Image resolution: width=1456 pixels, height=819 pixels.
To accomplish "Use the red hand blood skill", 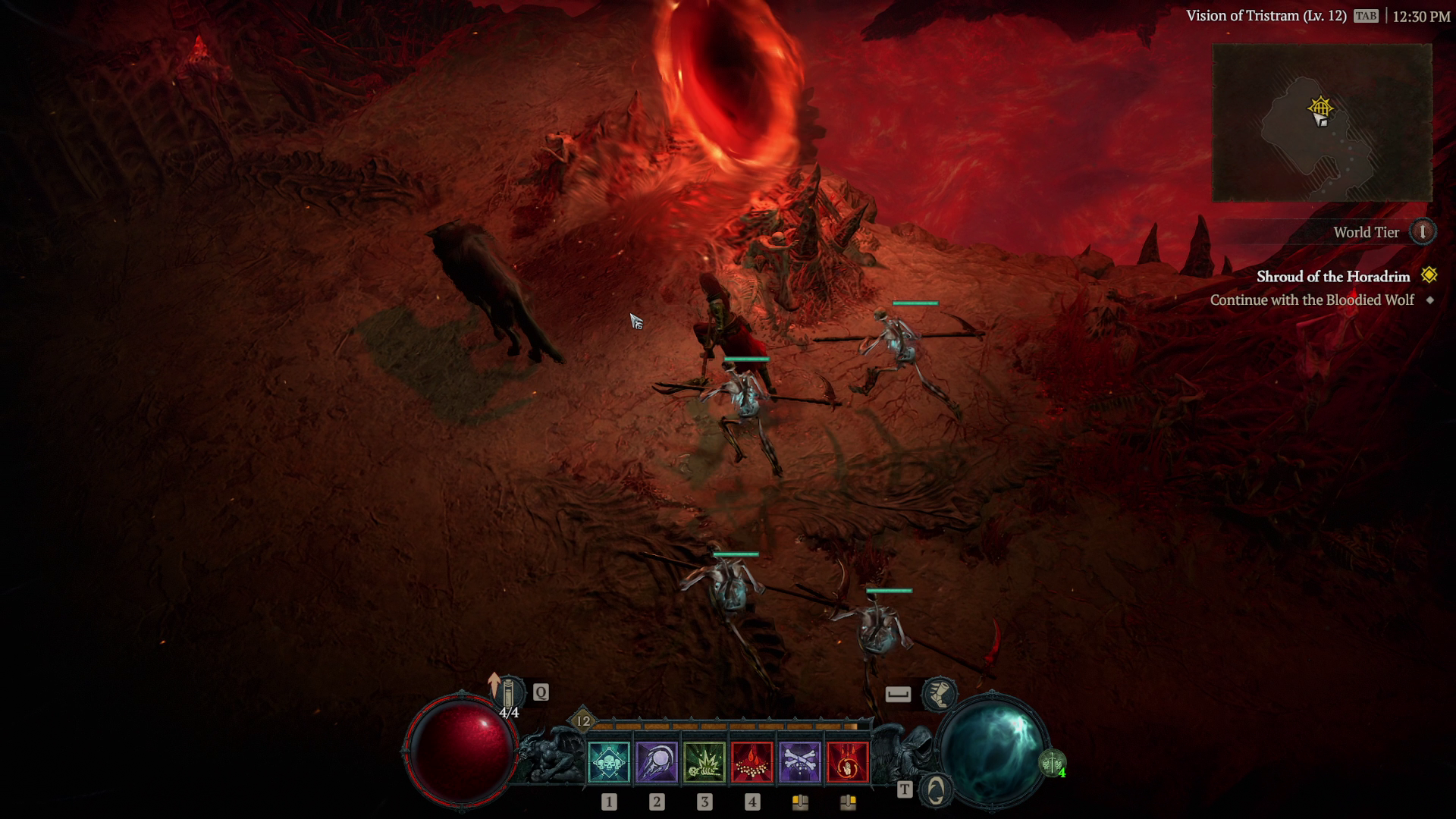I will click(x=847, y=761).
